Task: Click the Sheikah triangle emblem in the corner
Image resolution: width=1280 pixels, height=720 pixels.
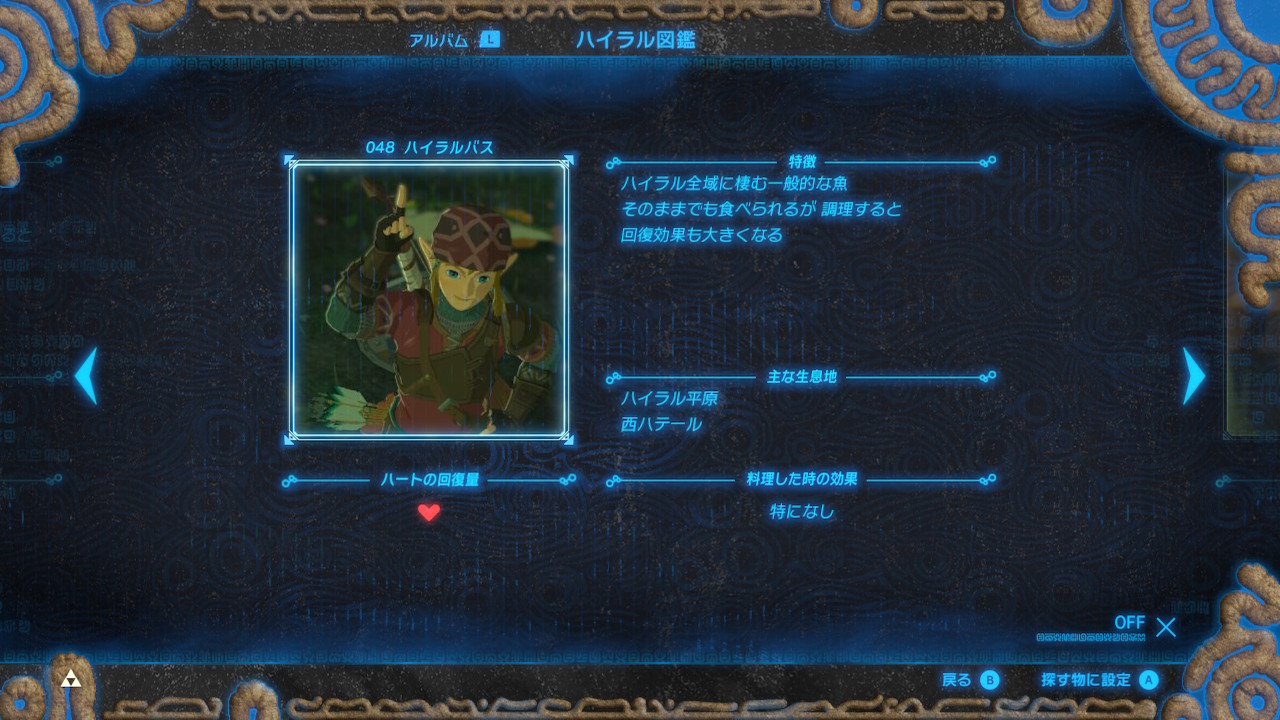Action: click(x=71, y=678)
